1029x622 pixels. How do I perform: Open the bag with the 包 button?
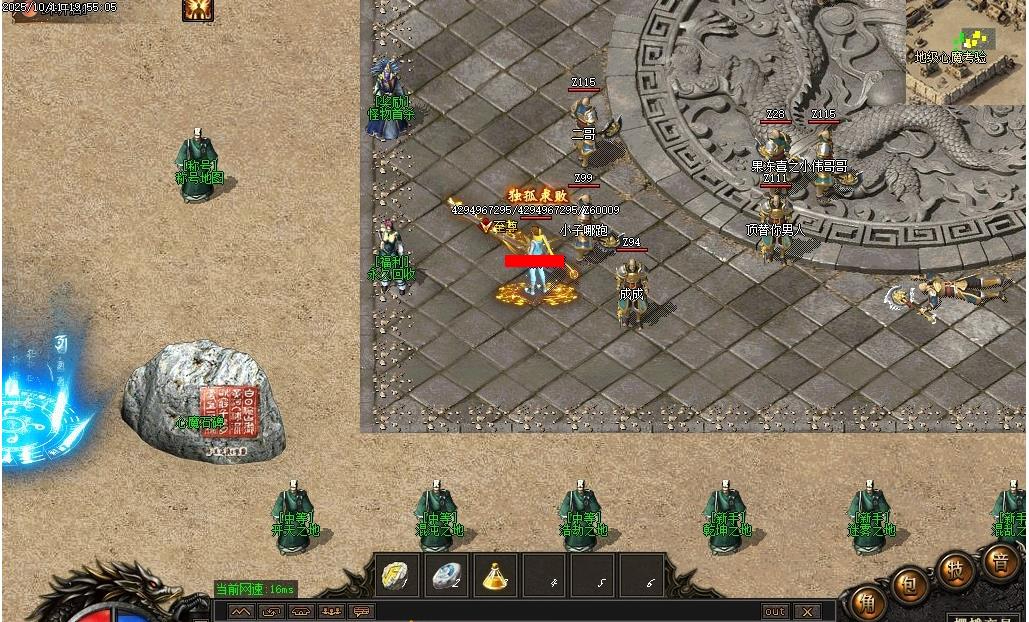909,585
